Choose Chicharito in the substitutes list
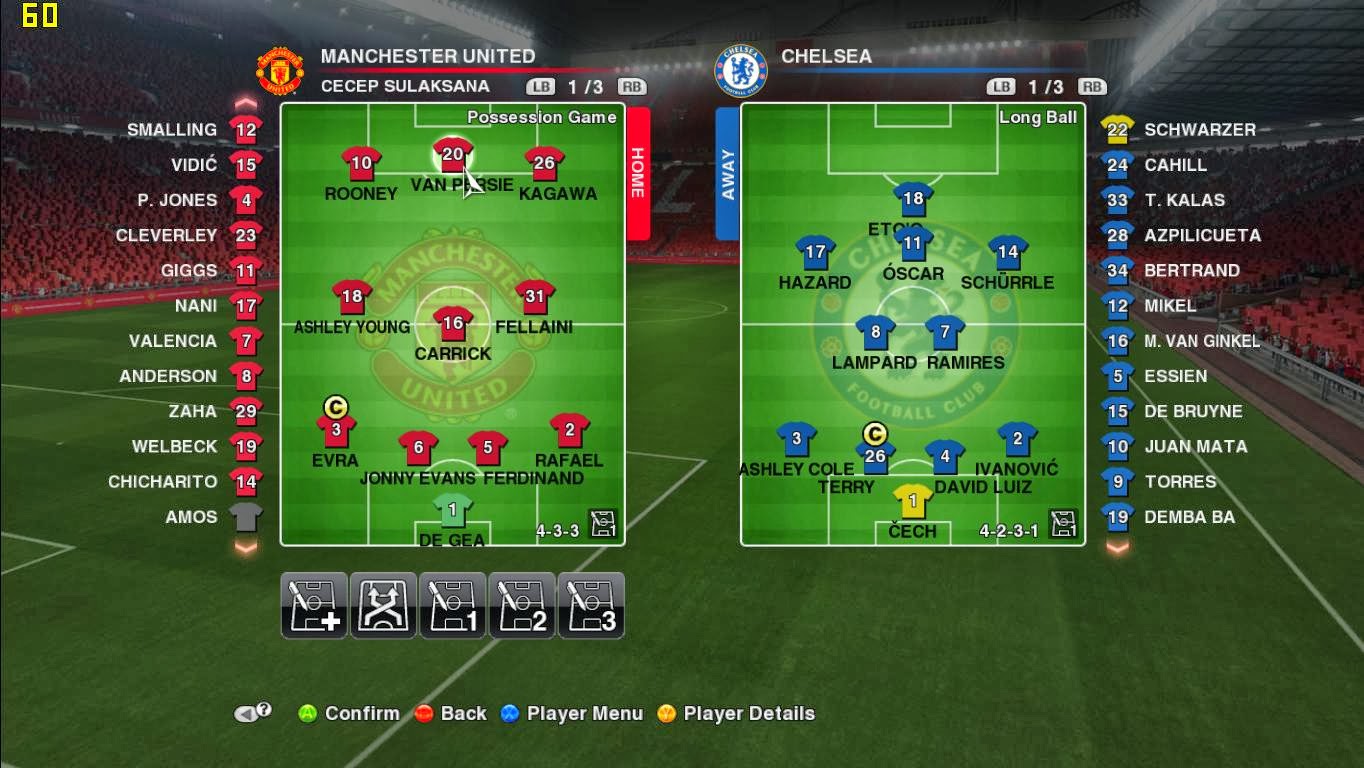1364x768 pixels. point(245,482)
